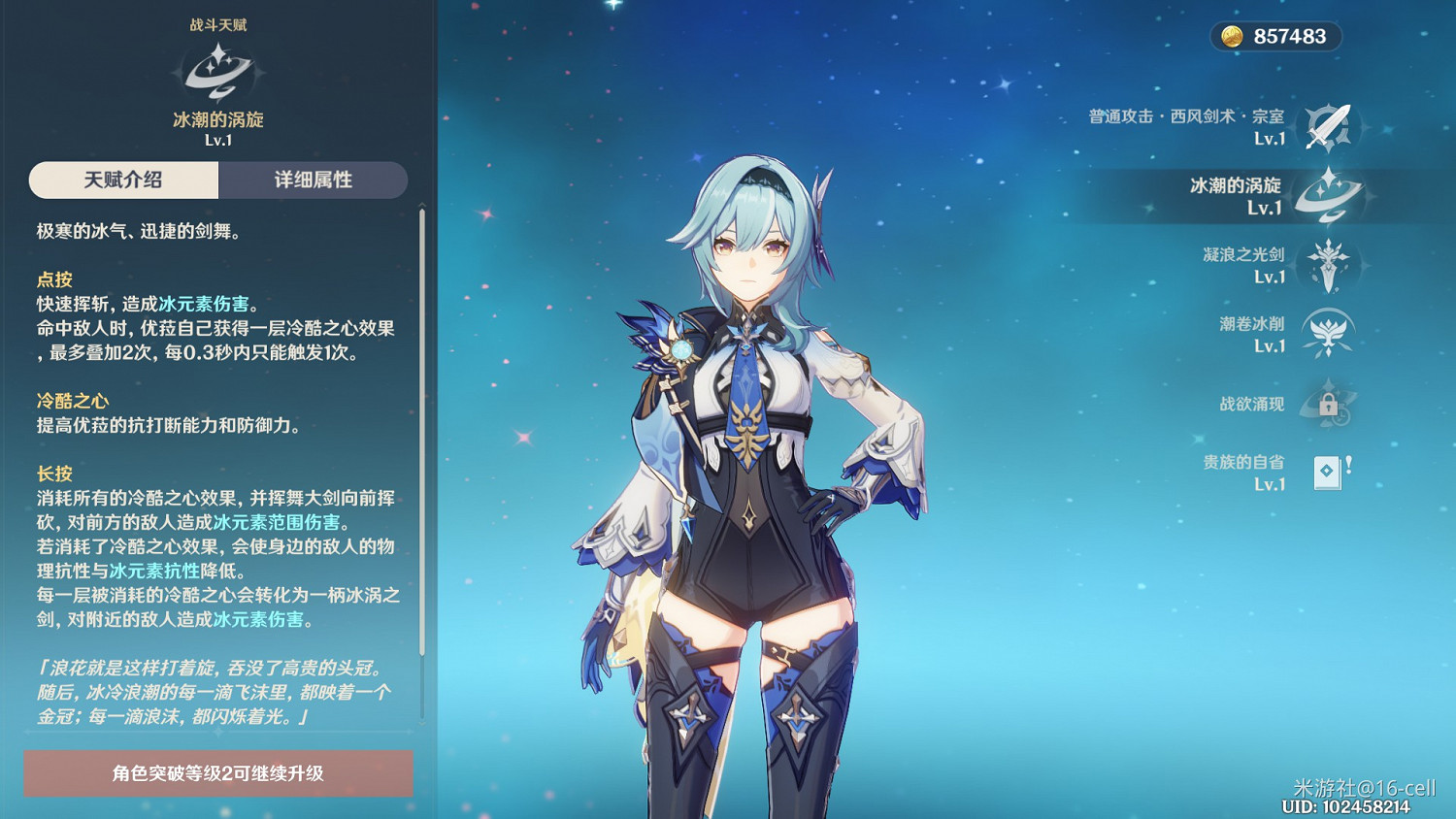Open the 贵族的自省 passive talent icon
Screen dimensions: 1456x819
coord(1327,472)
